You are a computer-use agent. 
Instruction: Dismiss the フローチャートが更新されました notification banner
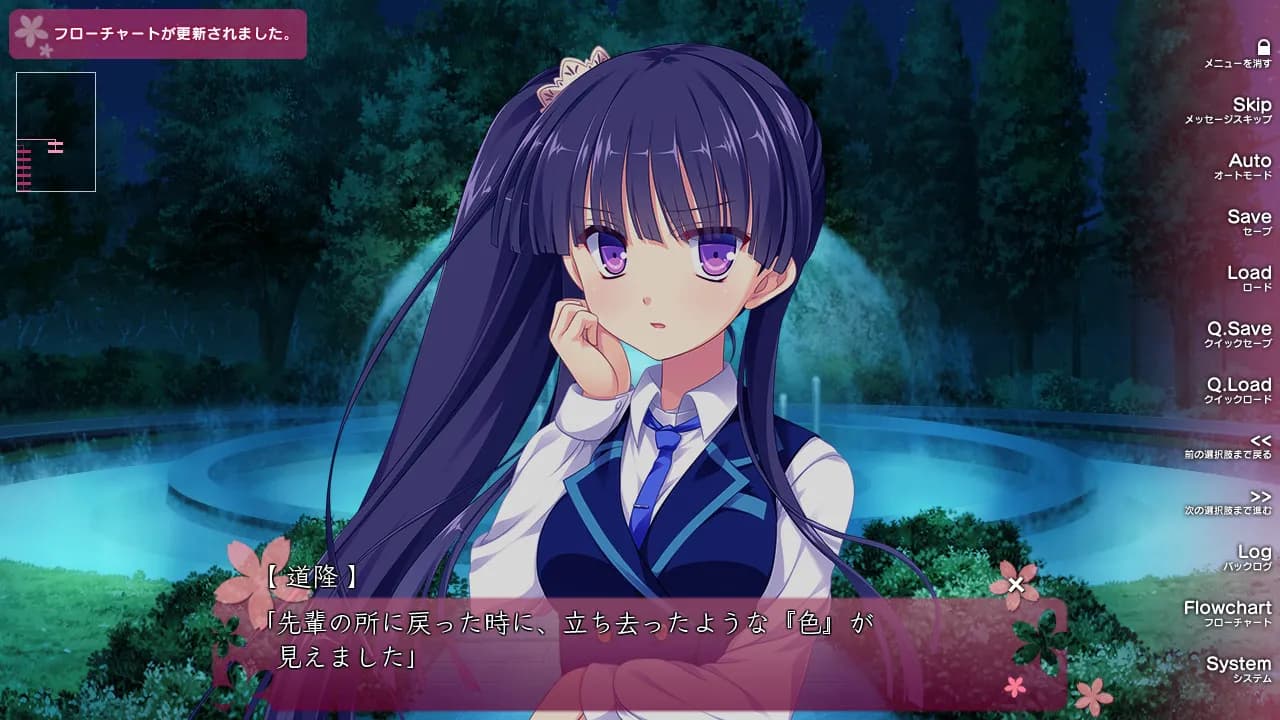click(156, 33)
